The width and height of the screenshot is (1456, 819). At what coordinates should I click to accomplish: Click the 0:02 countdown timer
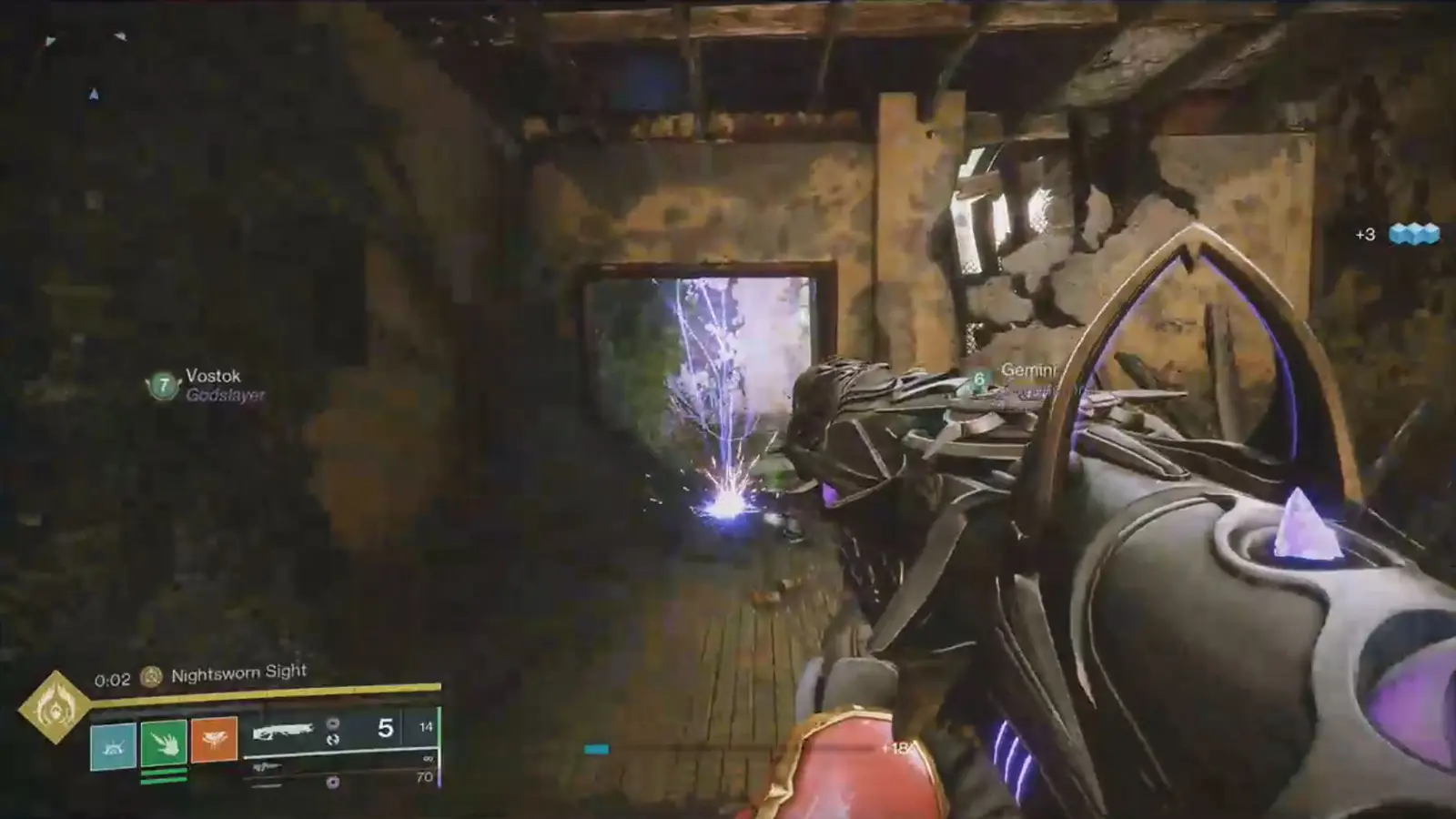click(x=113, y=679)
